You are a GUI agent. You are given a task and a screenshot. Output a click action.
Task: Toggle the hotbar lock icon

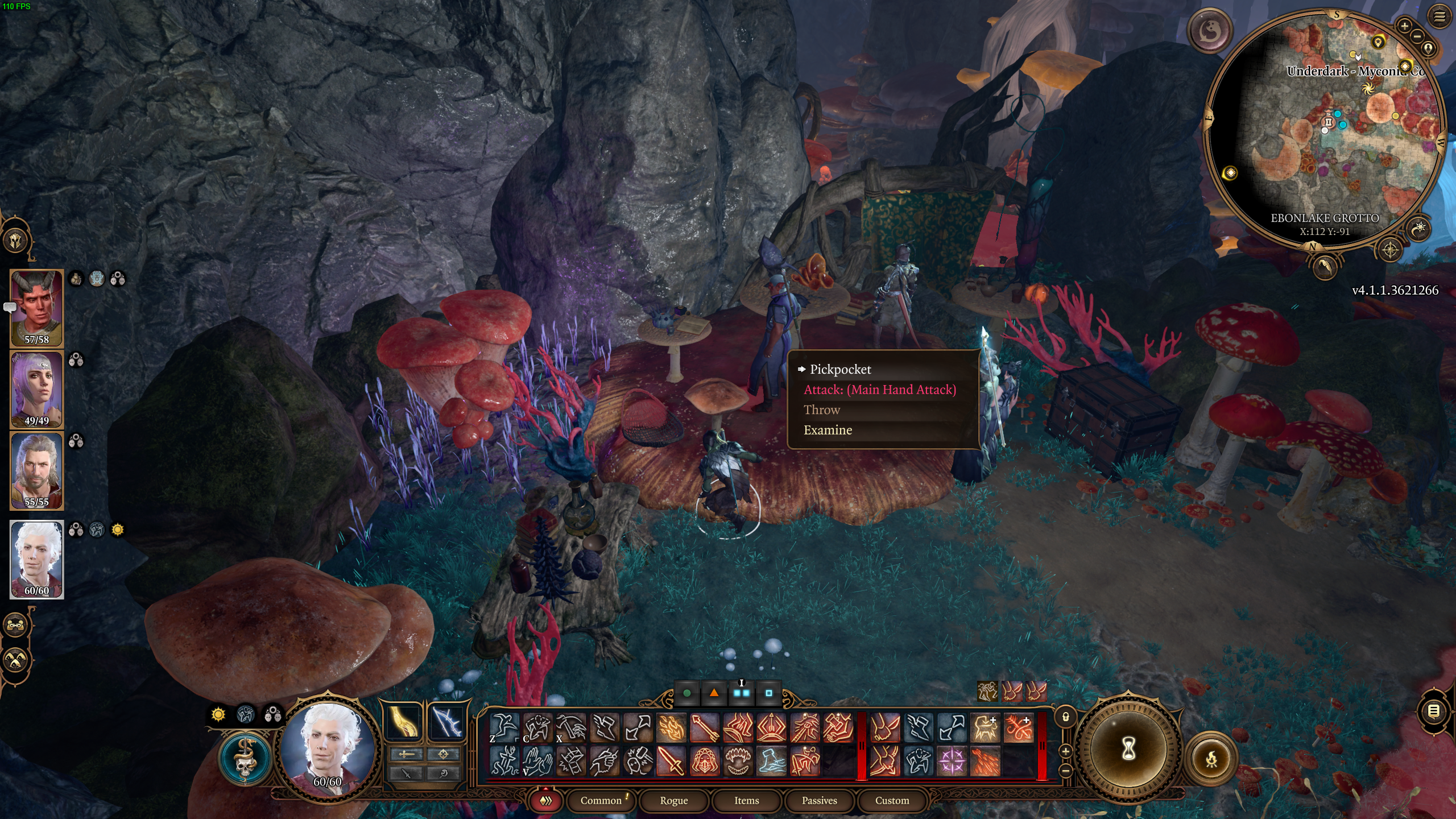coord(1066,718)
